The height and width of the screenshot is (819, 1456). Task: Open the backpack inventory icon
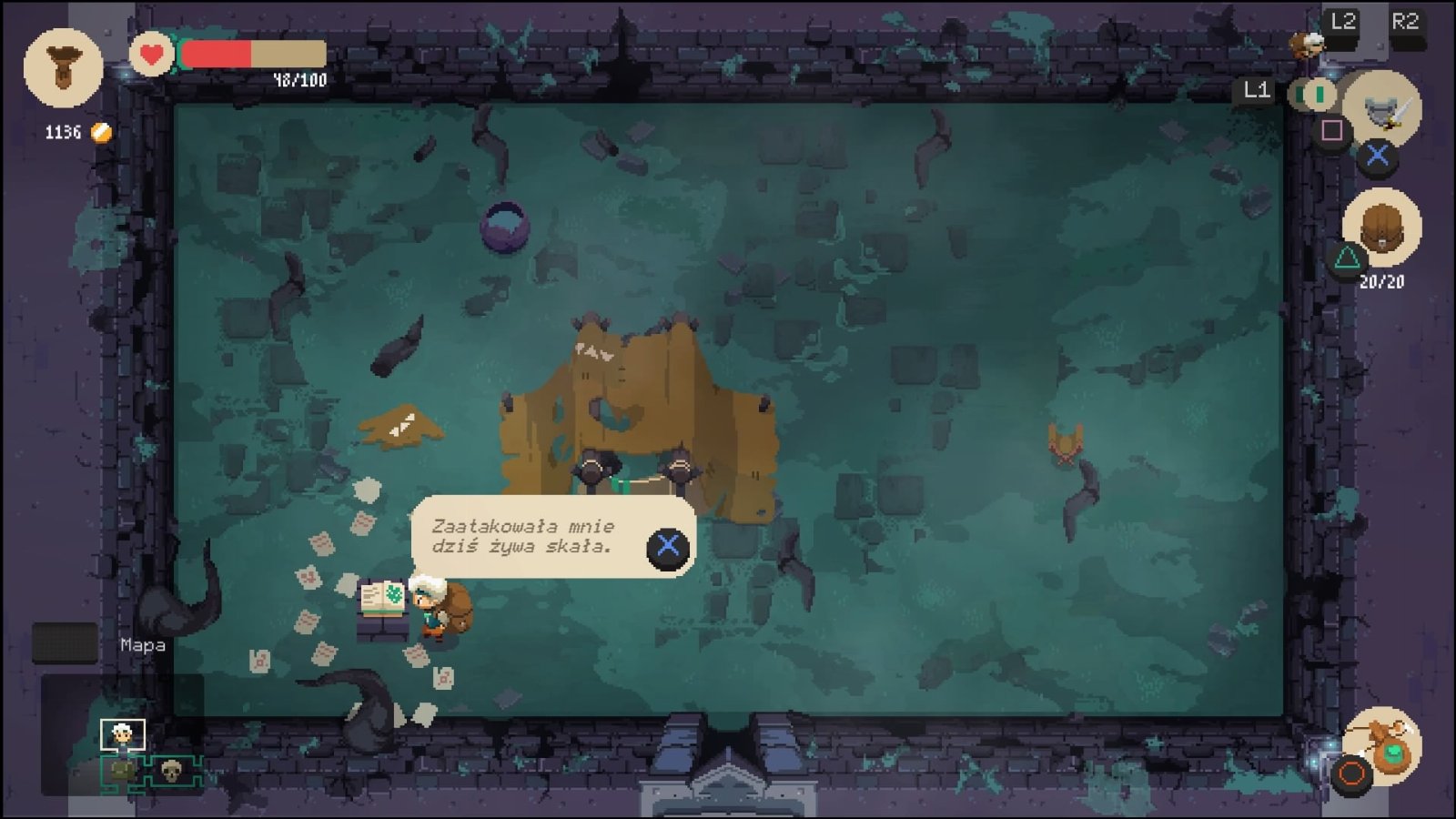(x=1381, y=226)
